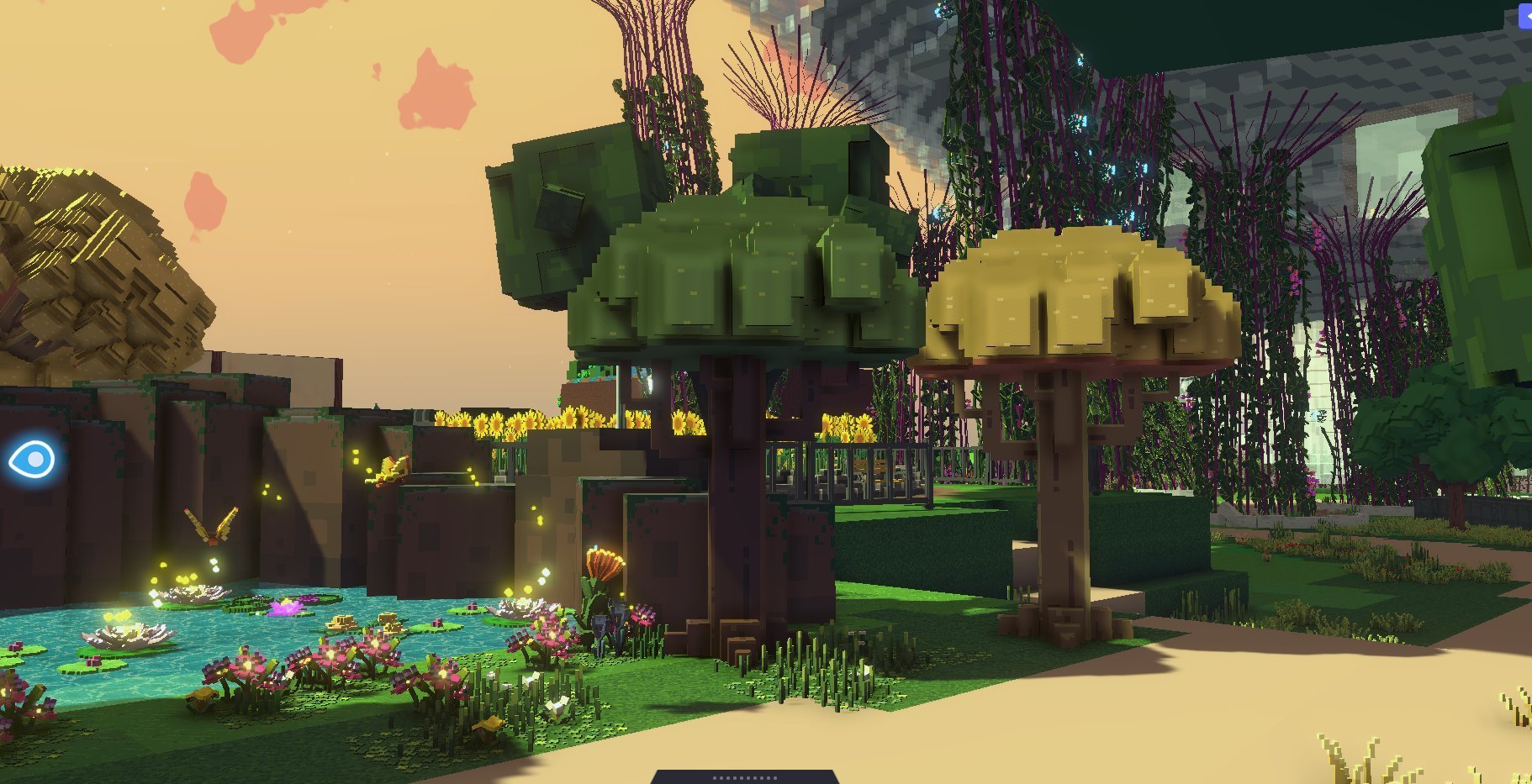Image resolution: width=1532 pixels, height=784 pixels.
Task: Click the green-canopy tree trunk
Action: [x=732, y=504]
